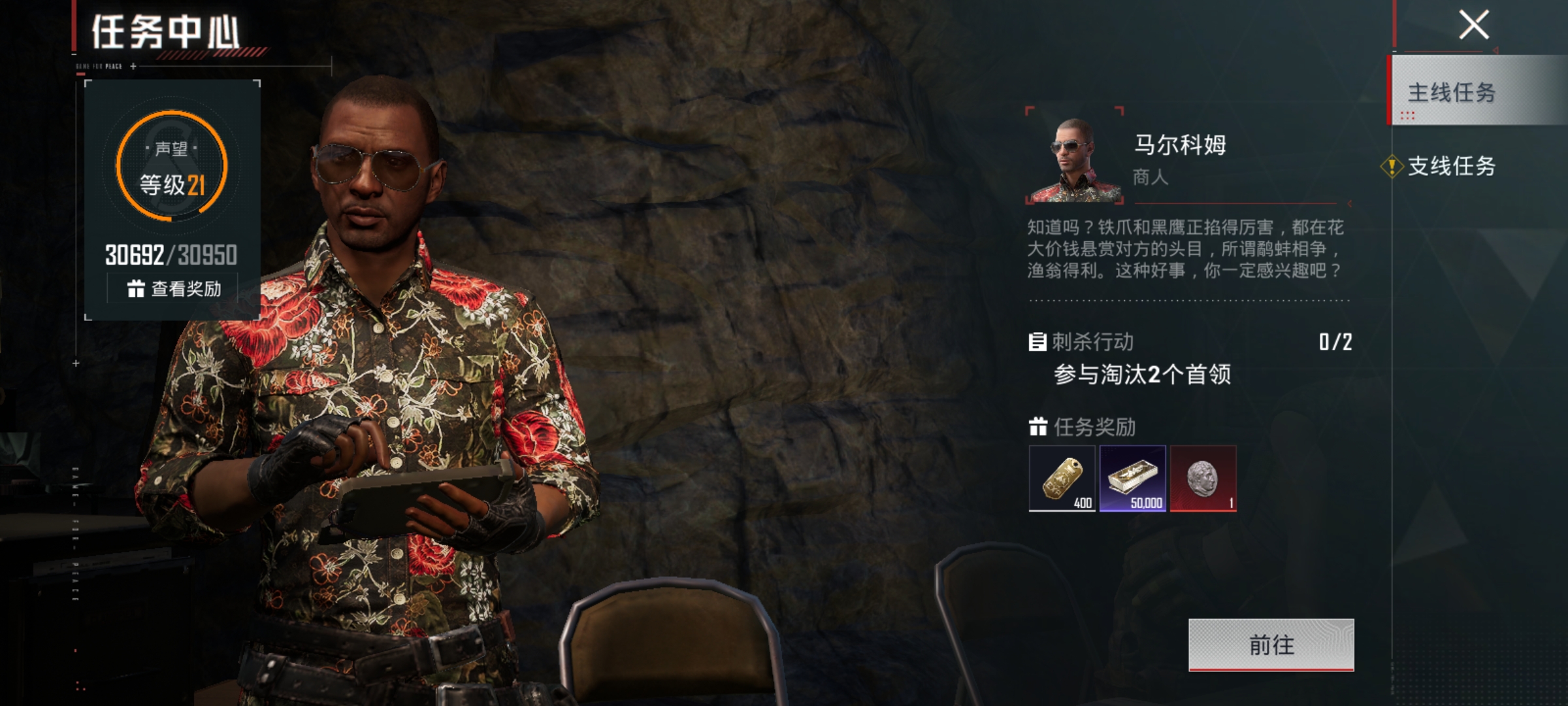View reputation rewards via 查看奖励

pos(174,288)
